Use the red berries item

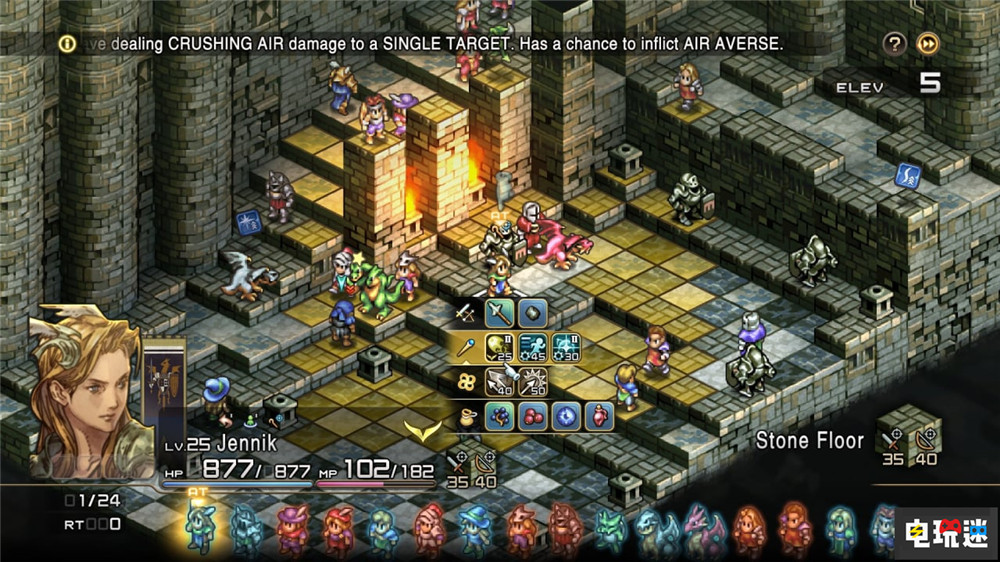531,416
